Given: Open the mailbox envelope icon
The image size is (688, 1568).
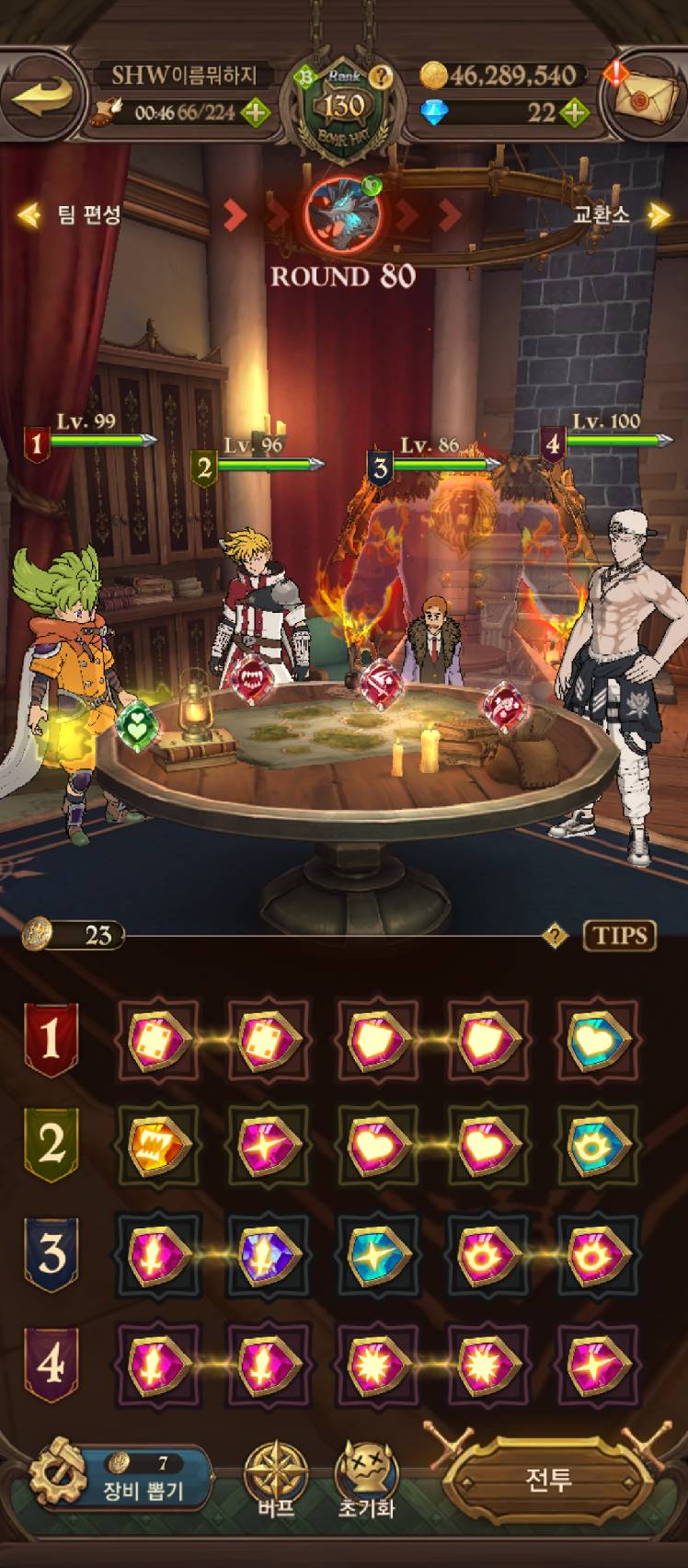Looking at the screenshot, I should 641,98.
